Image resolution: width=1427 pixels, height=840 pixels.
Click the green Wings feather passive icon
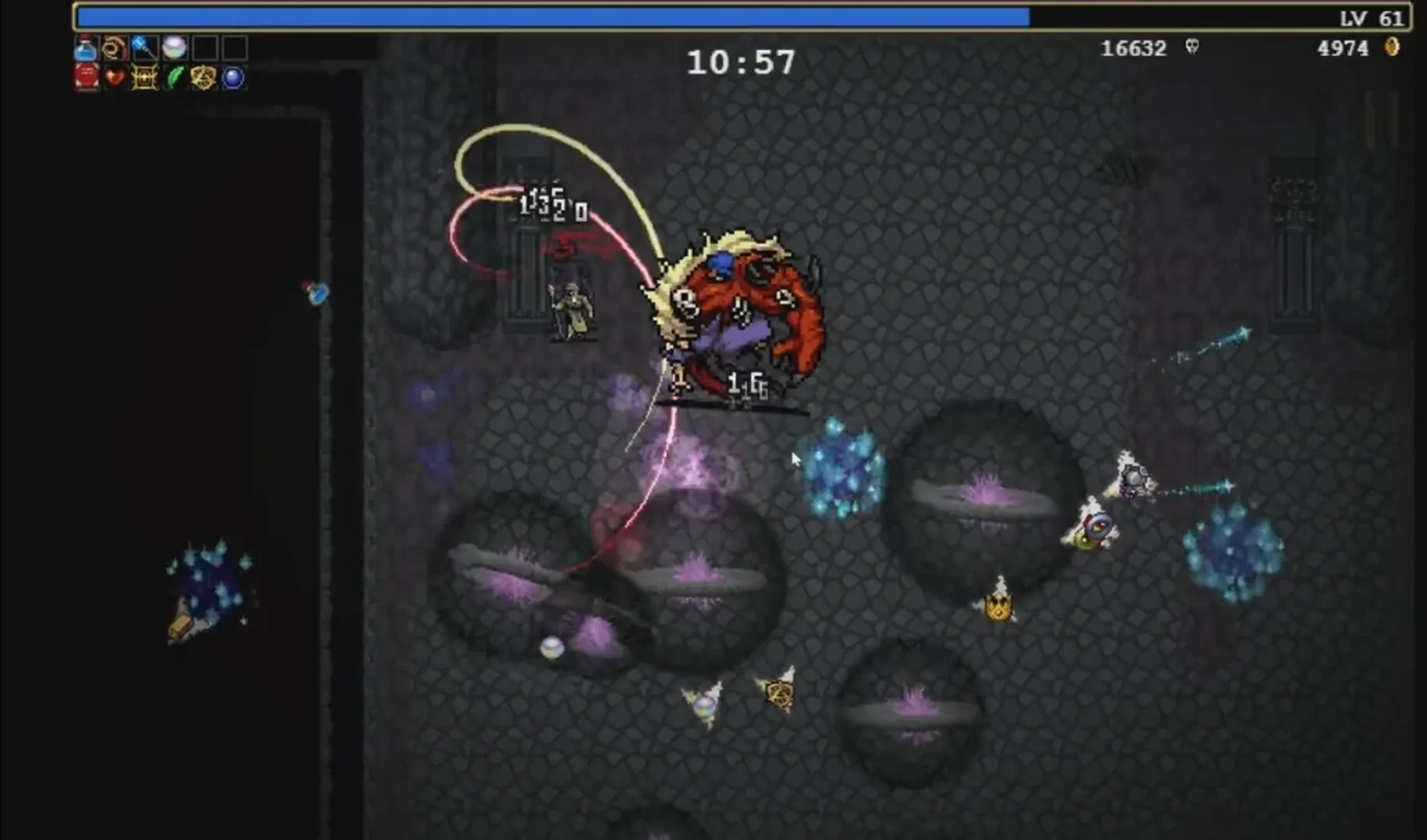tap(174, 79)
